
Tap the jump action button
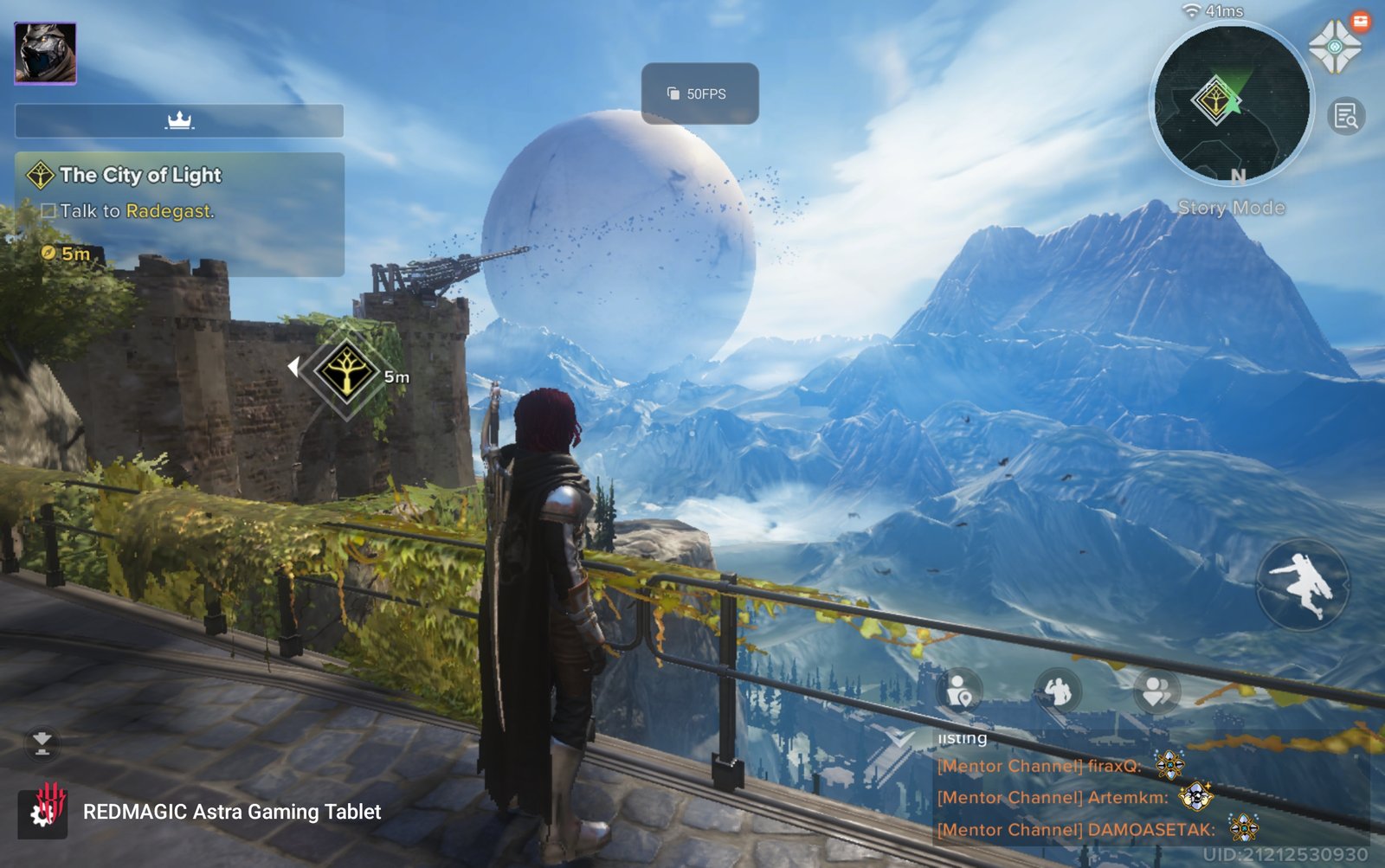(x=1301, y=584)
